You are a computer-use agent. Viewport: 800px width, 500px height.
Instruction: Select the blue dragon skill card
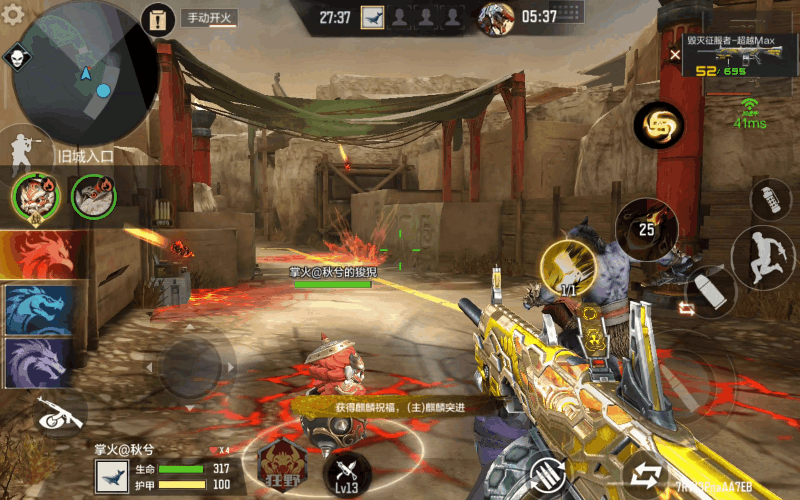coord(40,309)
